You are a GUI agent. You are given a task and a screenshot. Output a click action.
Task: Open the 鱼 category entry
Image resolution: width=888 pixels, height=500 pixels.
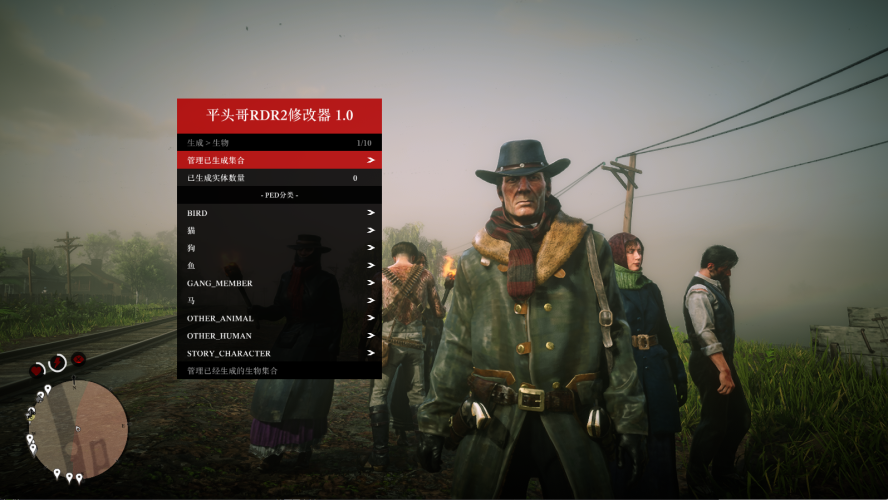click(279, 266)
